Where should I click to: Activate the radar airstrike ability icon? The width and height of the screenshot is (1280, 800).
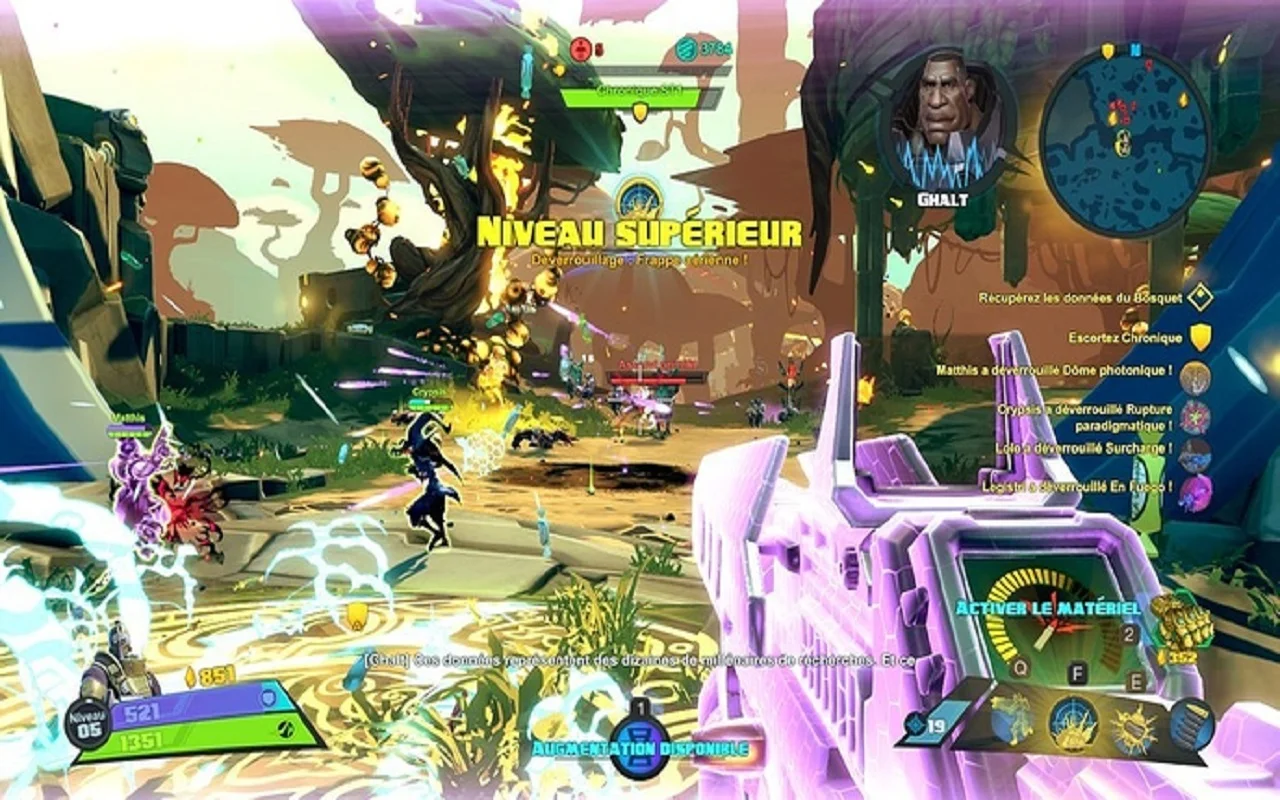[1073, 722]
